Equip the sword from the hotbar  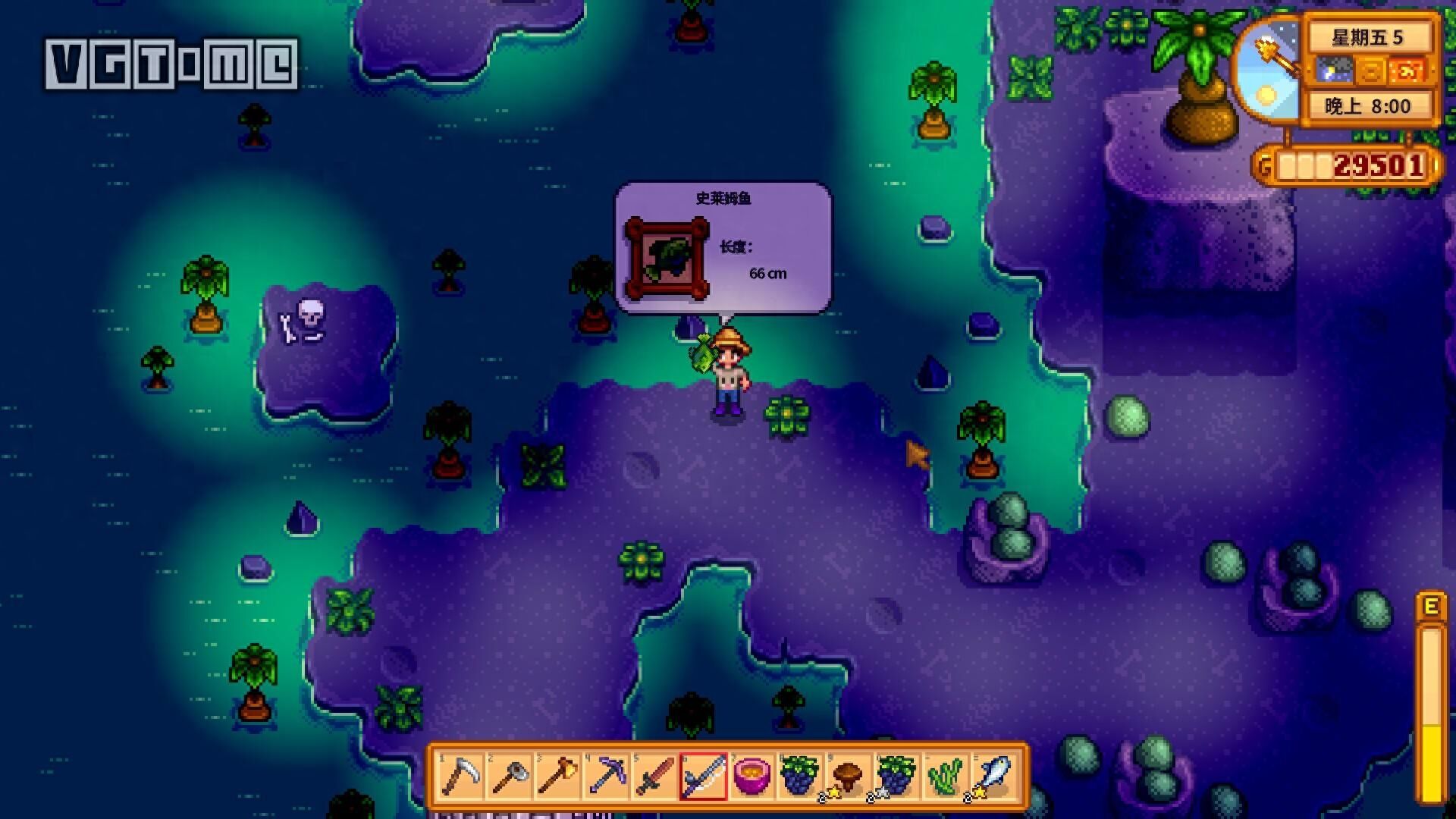[x=655, y=777]
